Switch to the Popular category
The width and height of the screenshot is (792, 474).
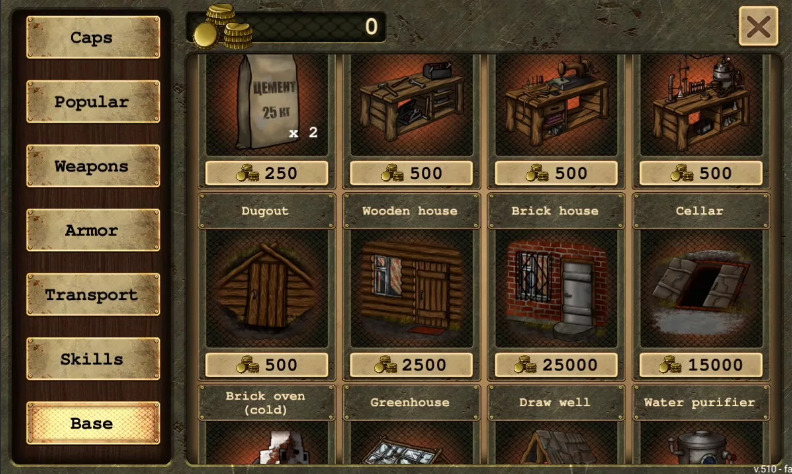click(92, 102)
